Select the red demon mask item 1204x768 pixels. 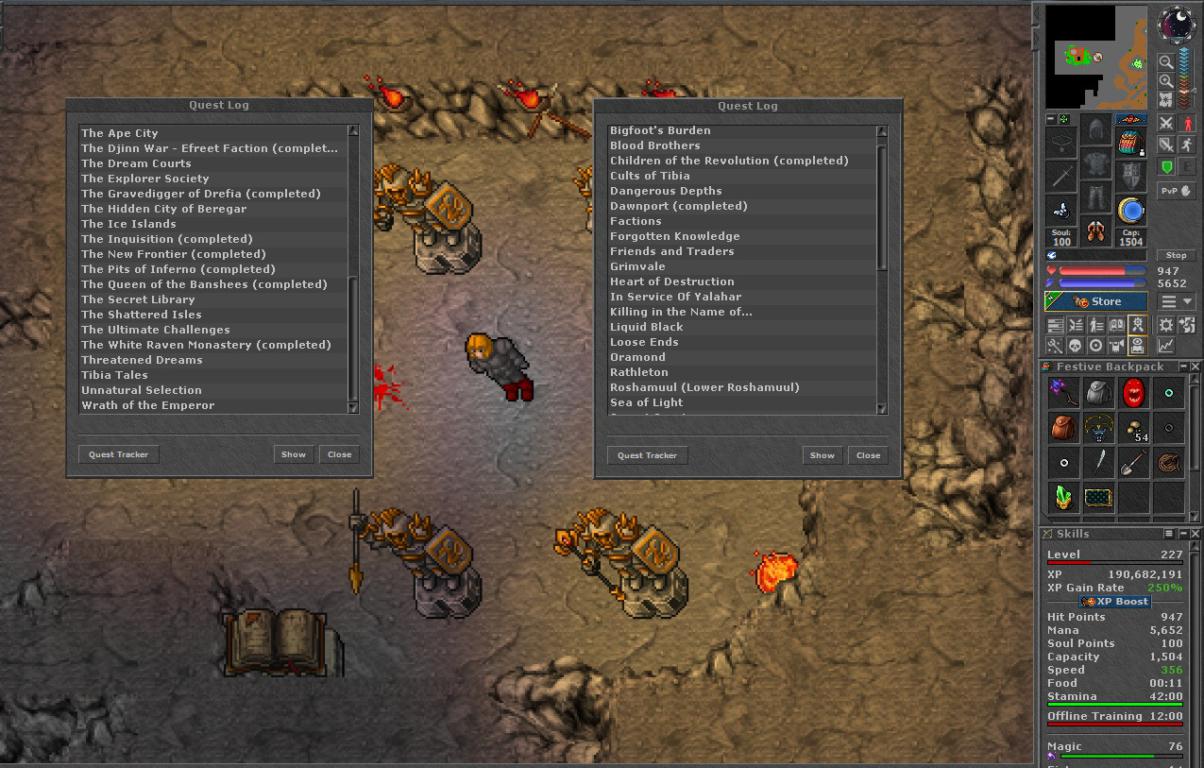1133,393
